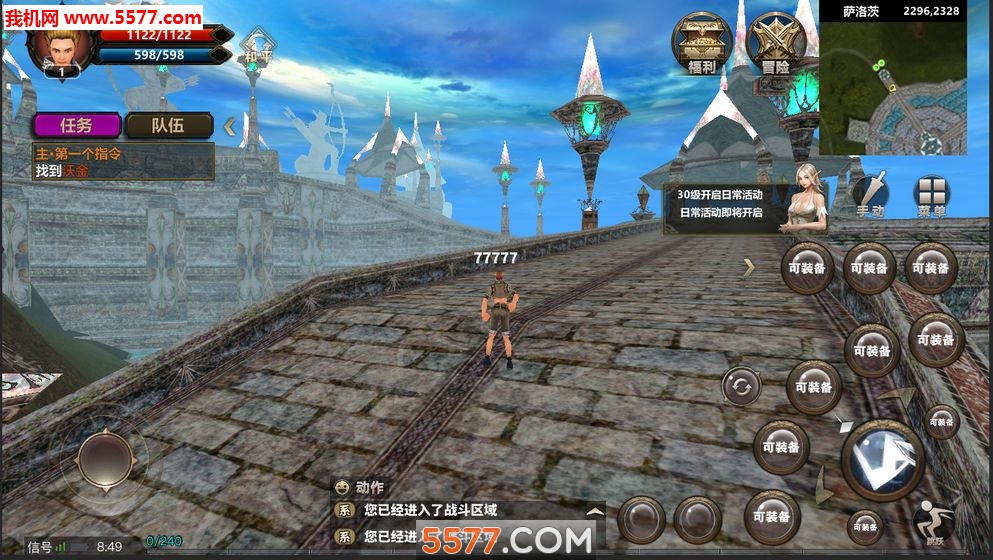Viewport: 993px width, 560px height.
Task: Expand the chat log with the up arrow
Action: pos(595,510)
